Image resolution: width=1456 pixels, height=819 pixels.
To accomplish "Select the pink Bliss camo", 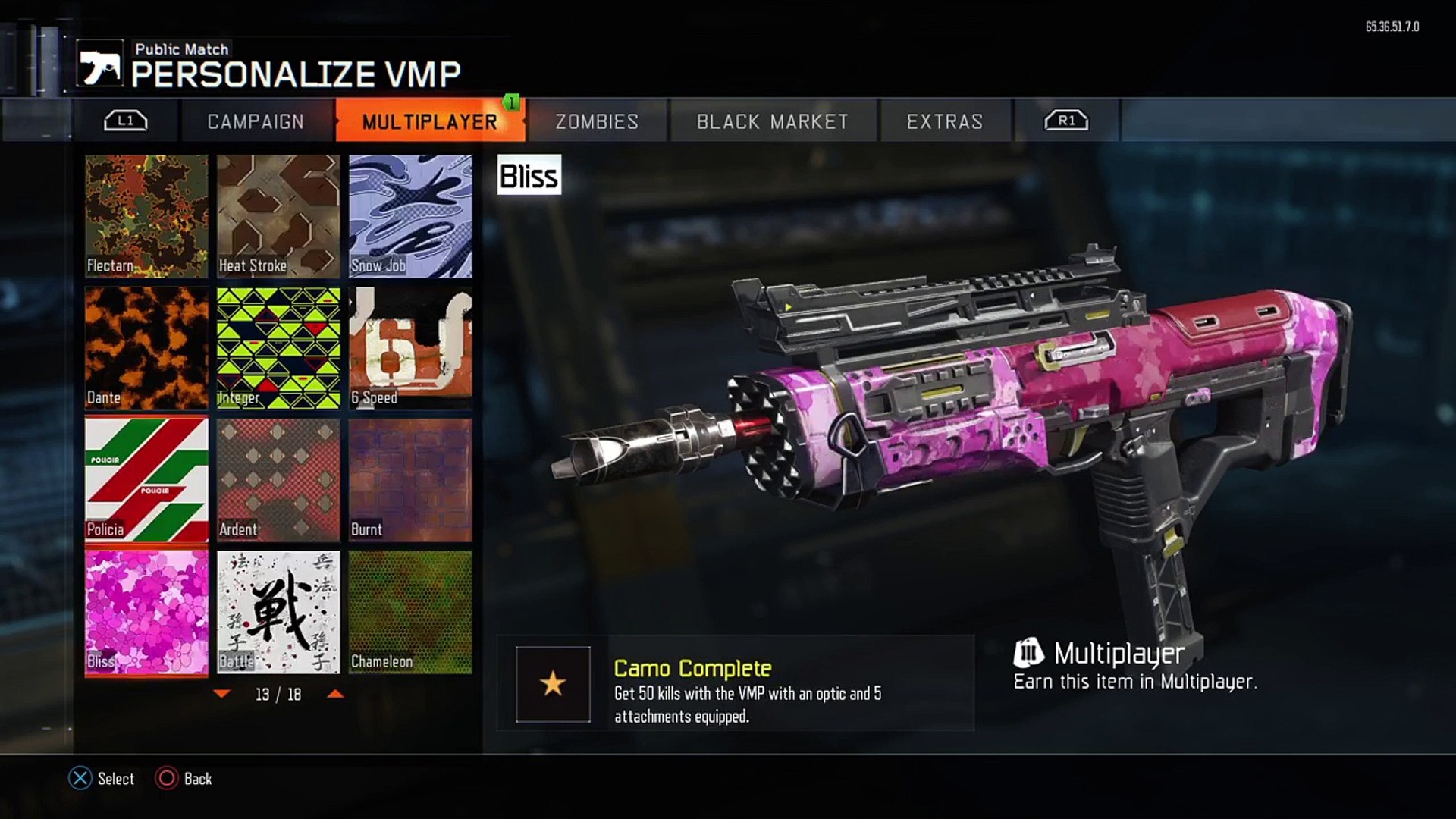I will [146, 612].
